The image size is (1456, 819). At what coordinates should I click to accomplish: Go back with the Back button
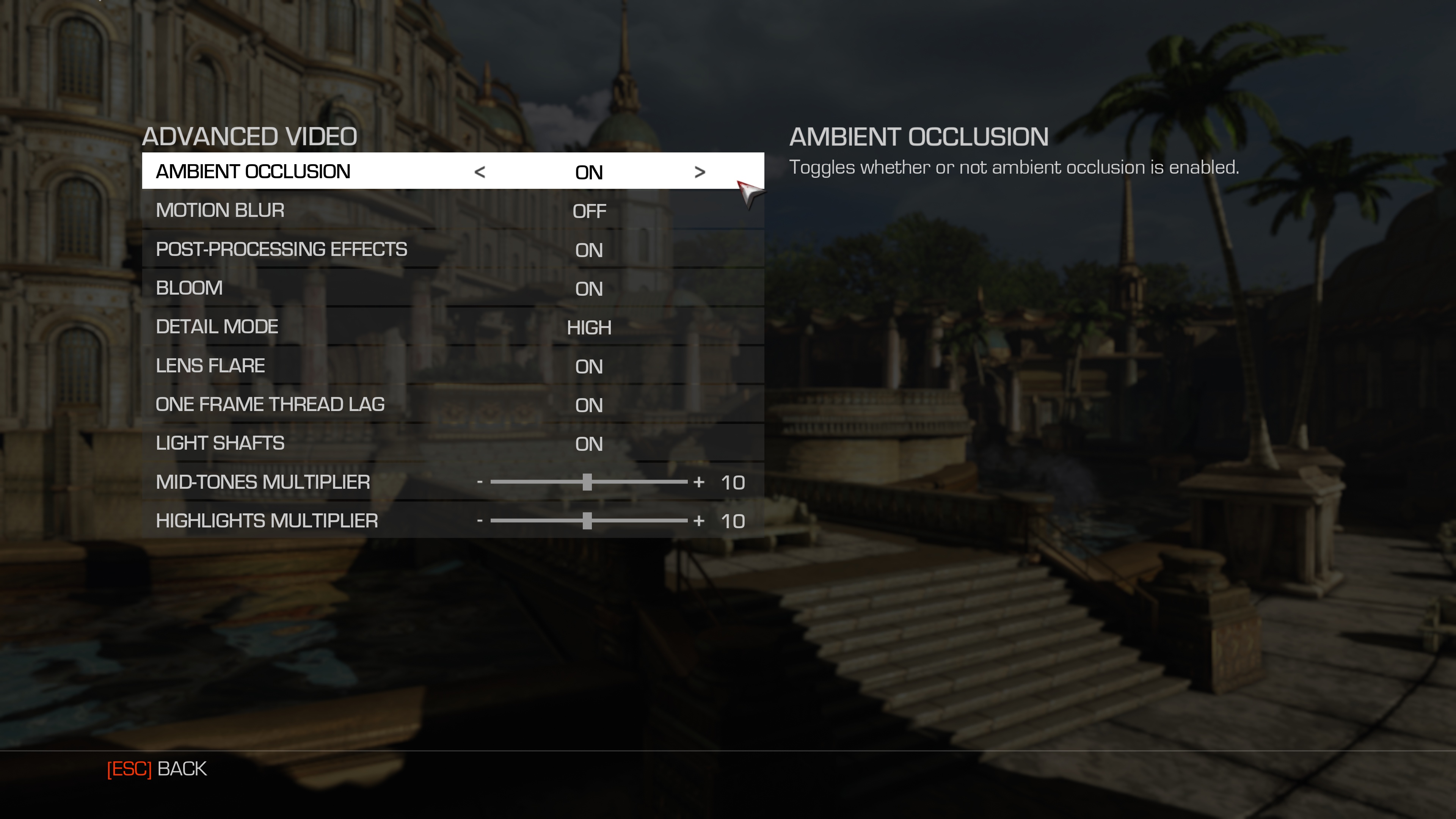[x=157, y=769]
